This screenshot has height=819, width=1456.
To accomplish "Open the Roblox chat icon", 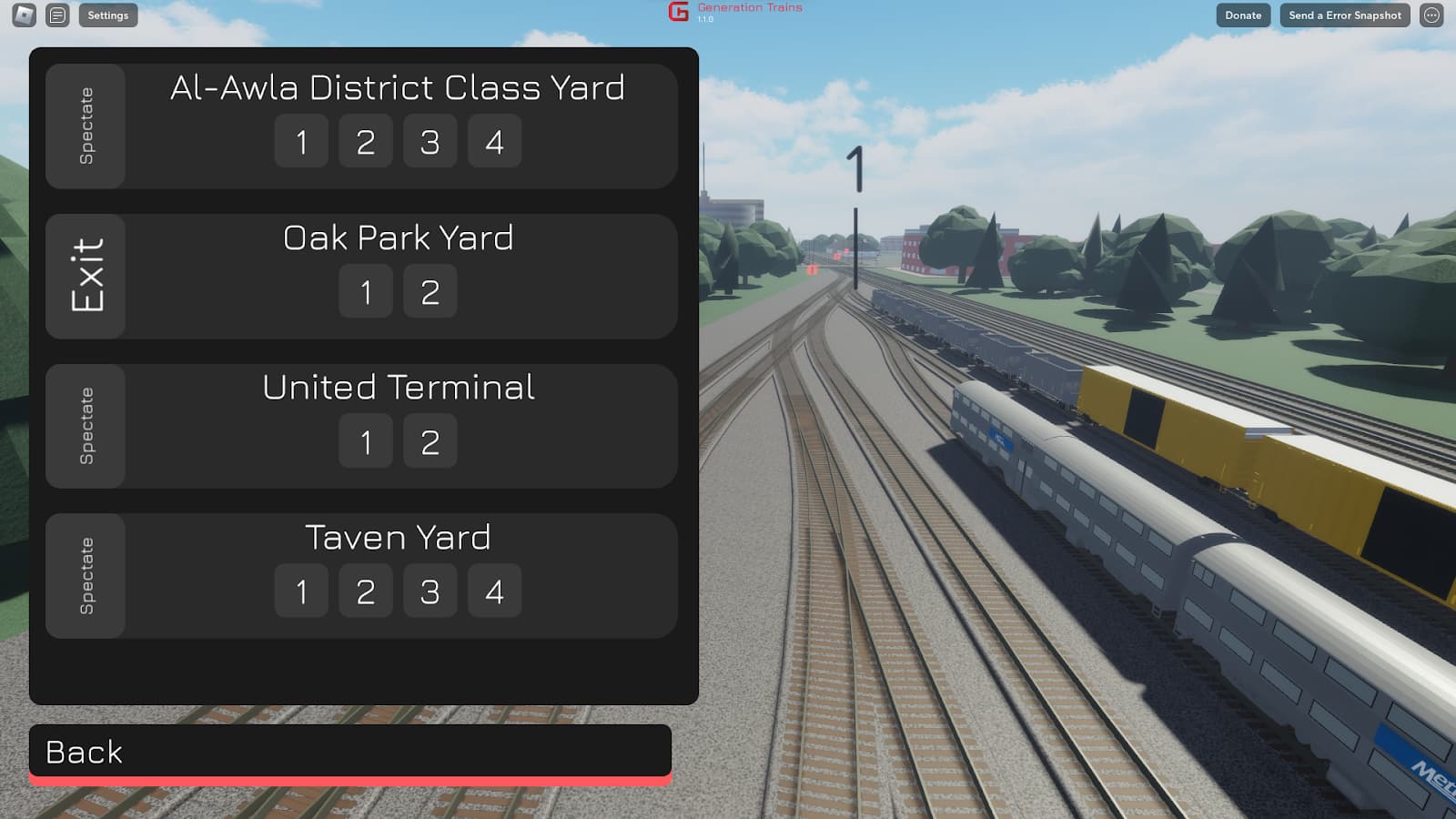I will [57, 15].
